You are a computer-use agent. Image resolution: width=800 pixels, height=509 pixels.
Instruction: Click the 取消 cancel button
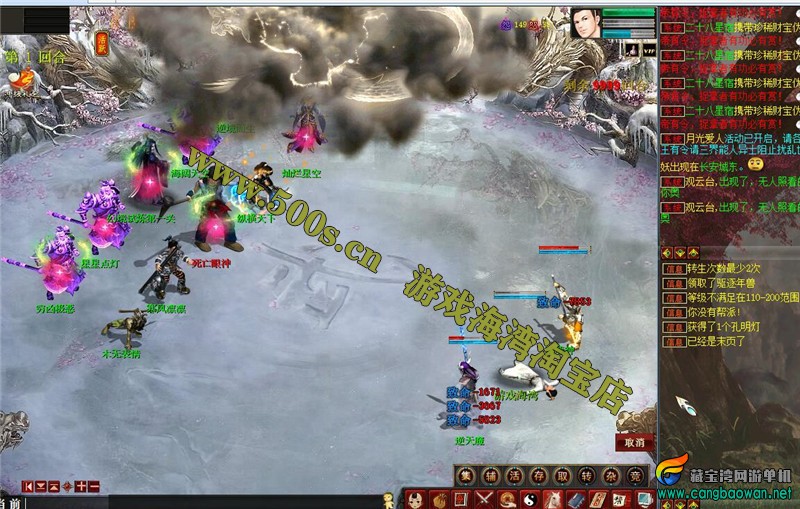click(634, 442)
